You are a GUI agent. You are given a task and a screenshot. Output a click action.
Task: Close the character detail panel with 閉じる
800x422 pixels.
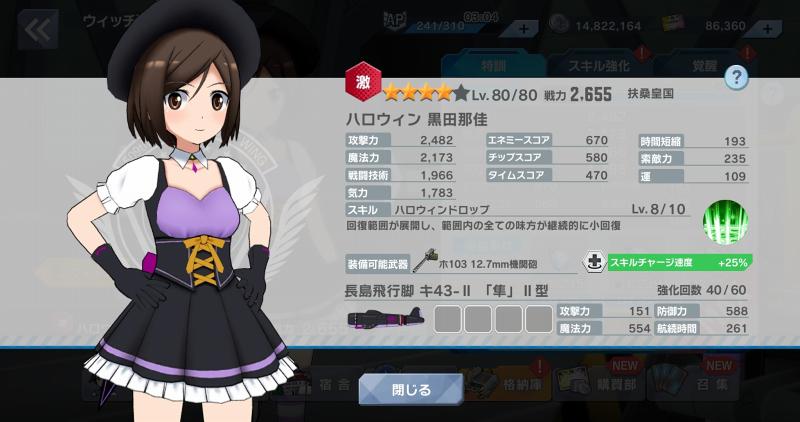click(x=410, y=388)
